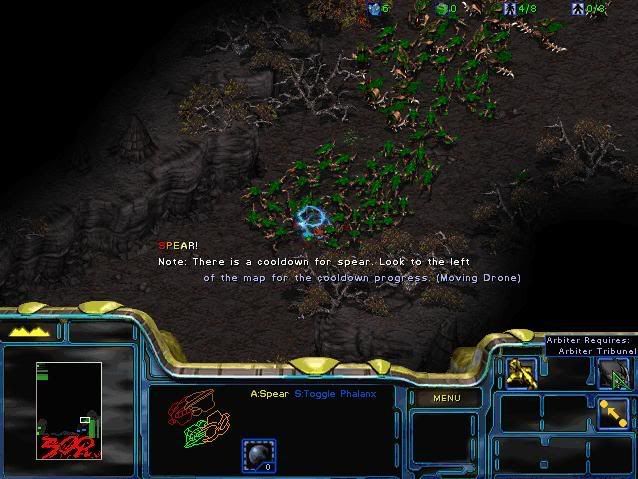This screenshot has width=638, height=479.
Task: Select the golden unit build icon
Action: [521, 373]
